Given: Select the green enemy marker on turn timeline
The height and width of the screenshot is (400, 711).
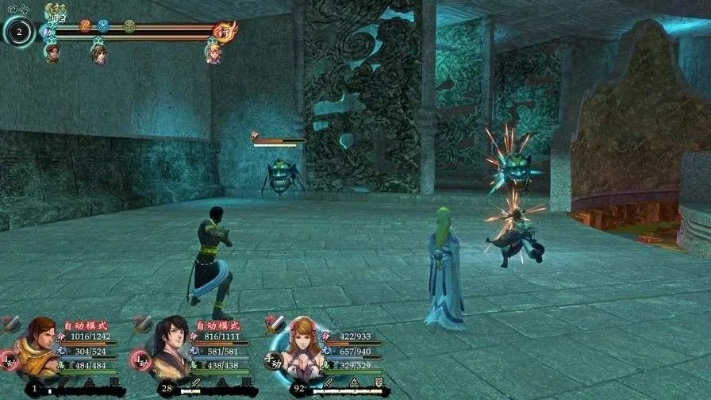Looking at the screenshot, I should tap(130, 26).
